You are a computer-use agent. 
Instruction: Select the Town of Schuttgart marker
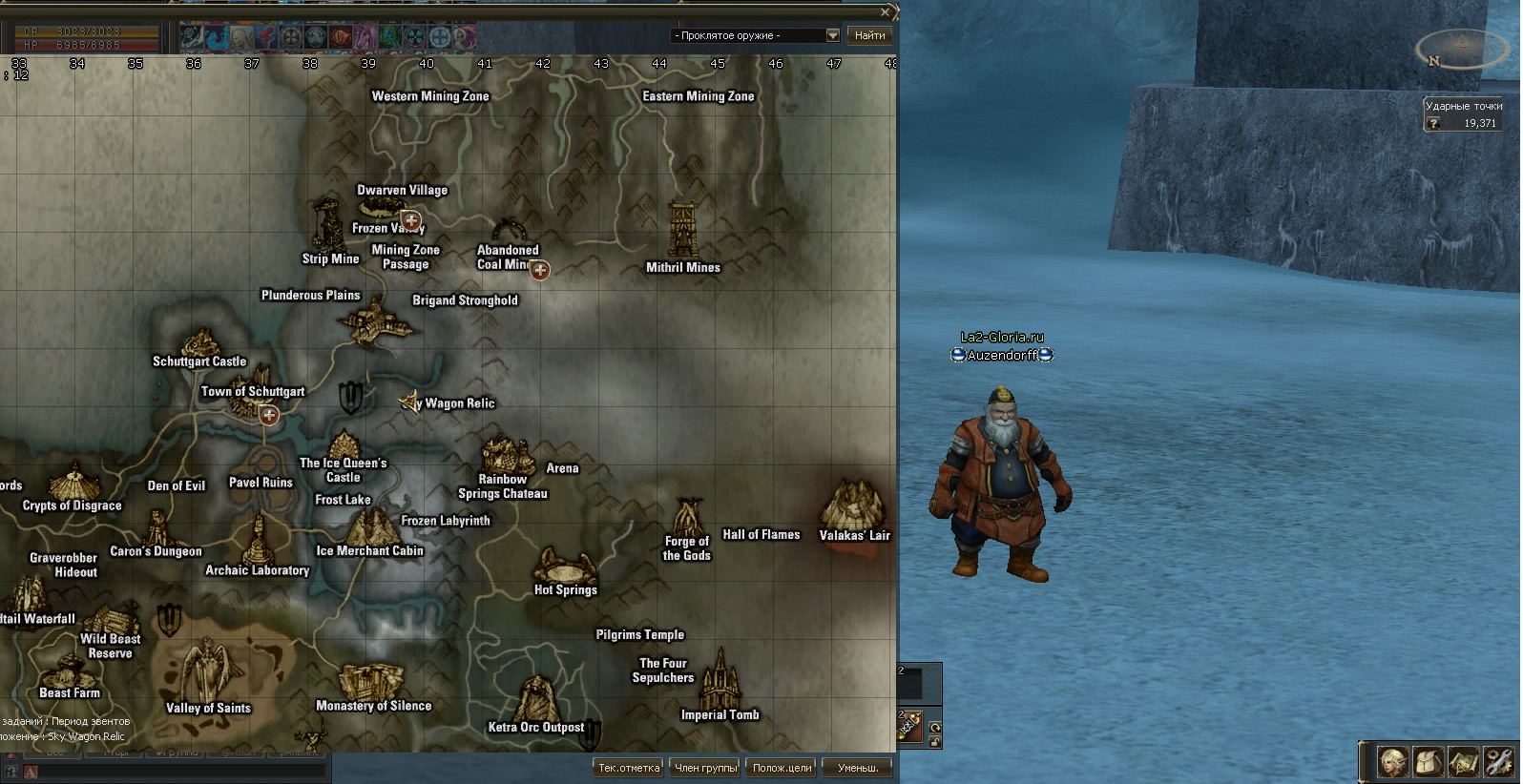tap(269, 415)
